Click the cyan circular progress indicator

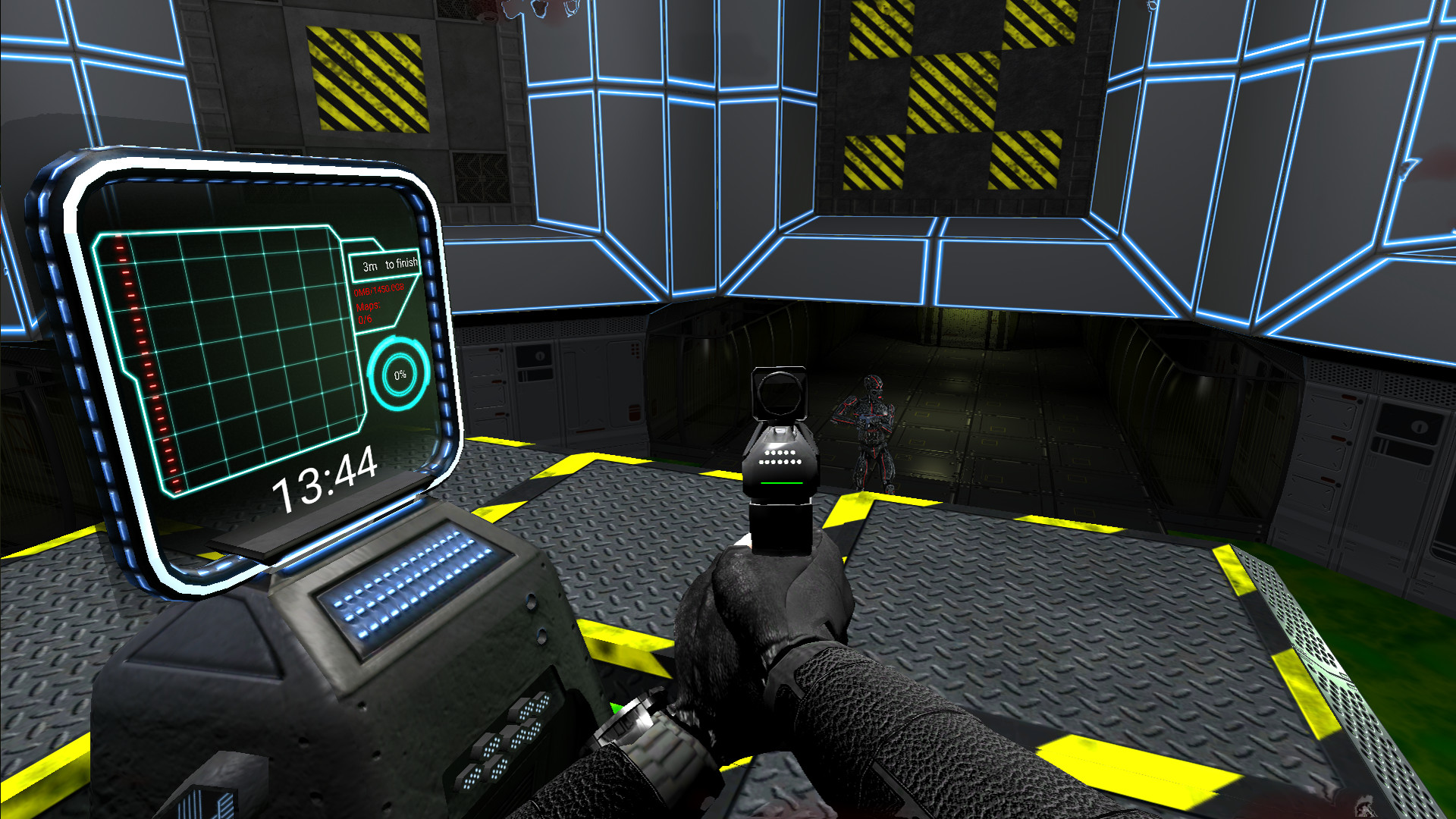[398, 375]
